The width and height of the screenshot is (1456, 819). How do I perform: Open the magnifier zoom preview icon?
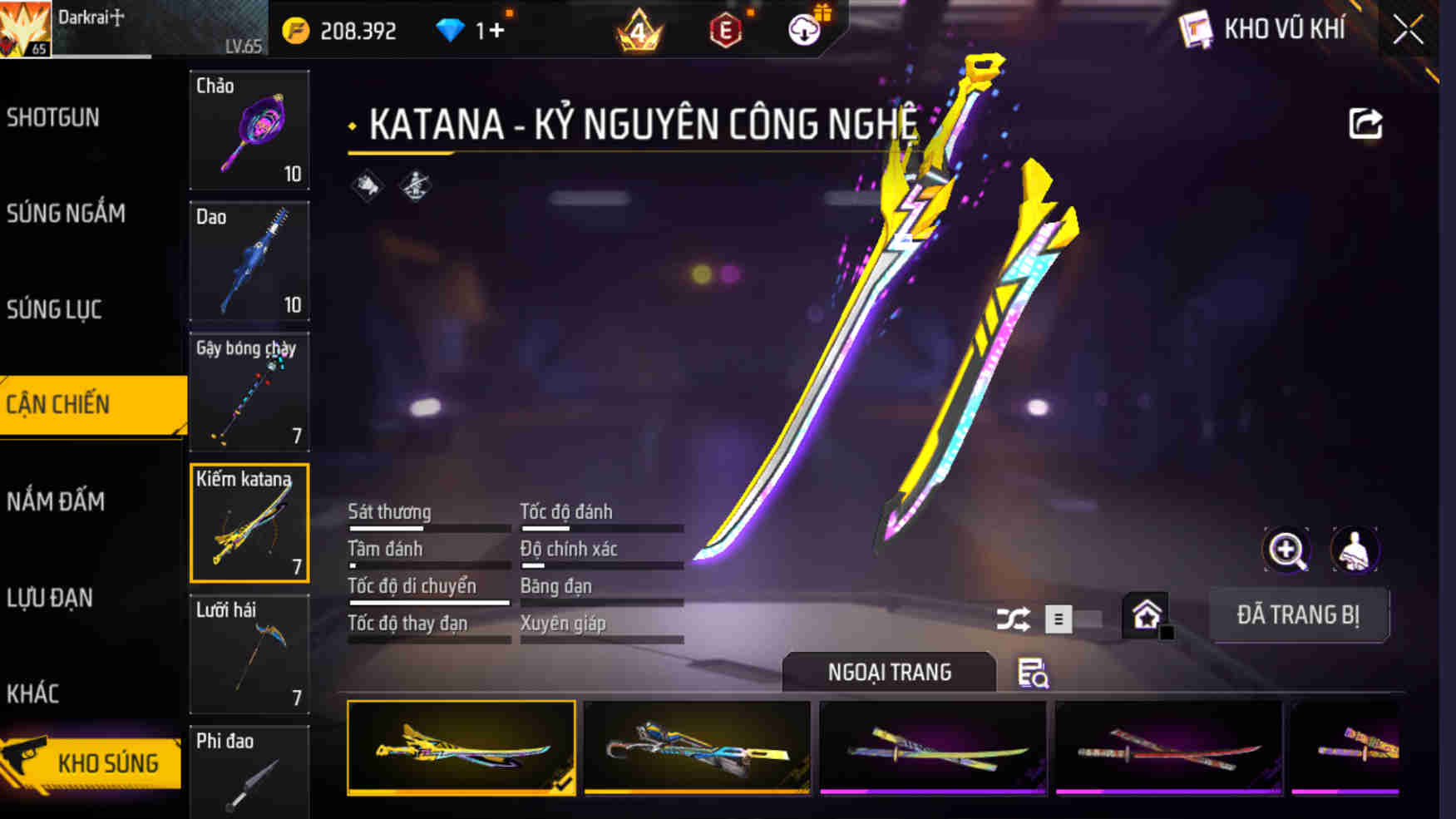(x=1286, y=550)
